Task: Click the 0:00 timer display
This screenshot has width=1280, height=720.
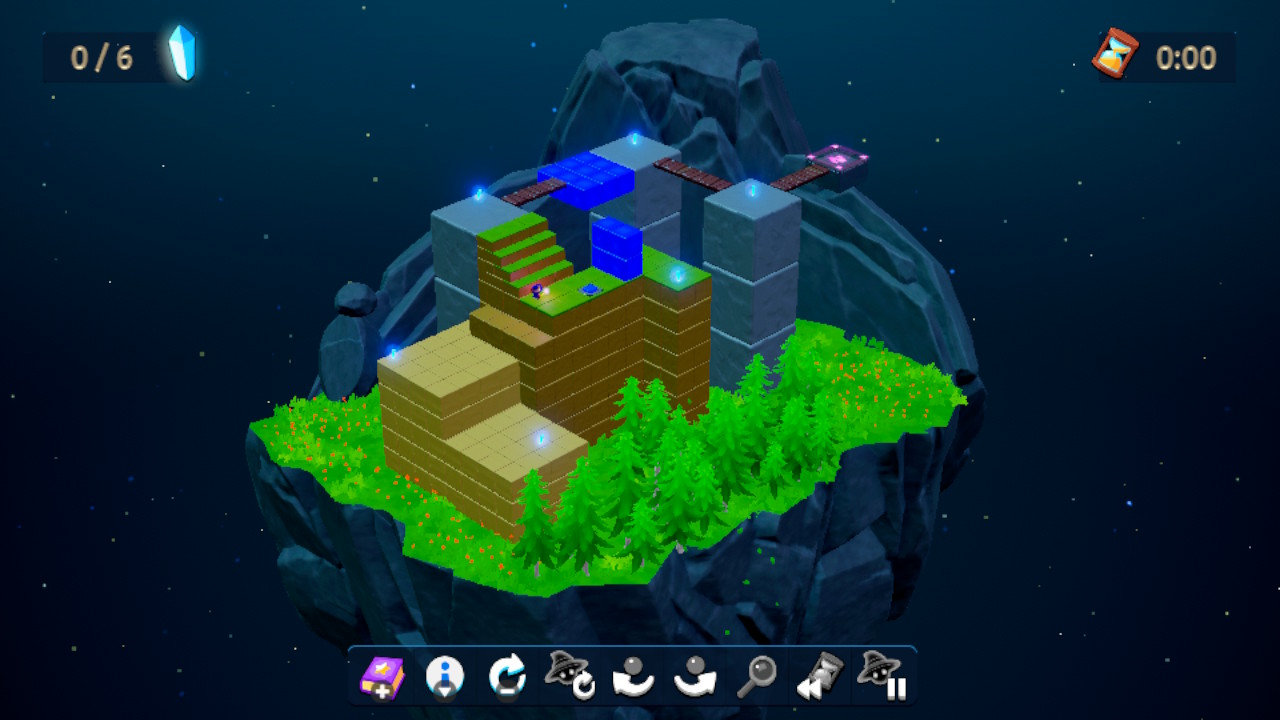Action: coord(1186,57)
